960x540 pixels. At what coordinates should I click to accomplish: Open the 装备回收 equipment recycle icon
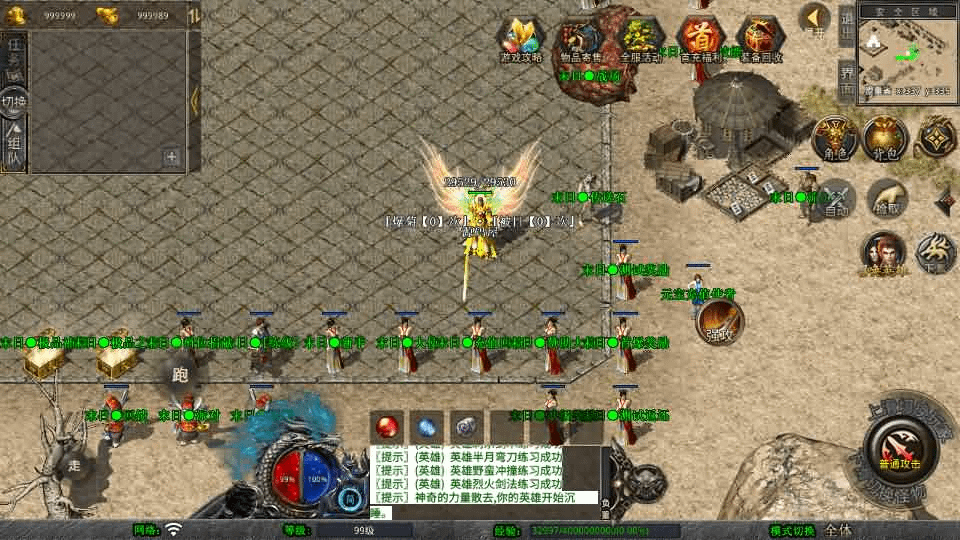click(x=761, y=40)
